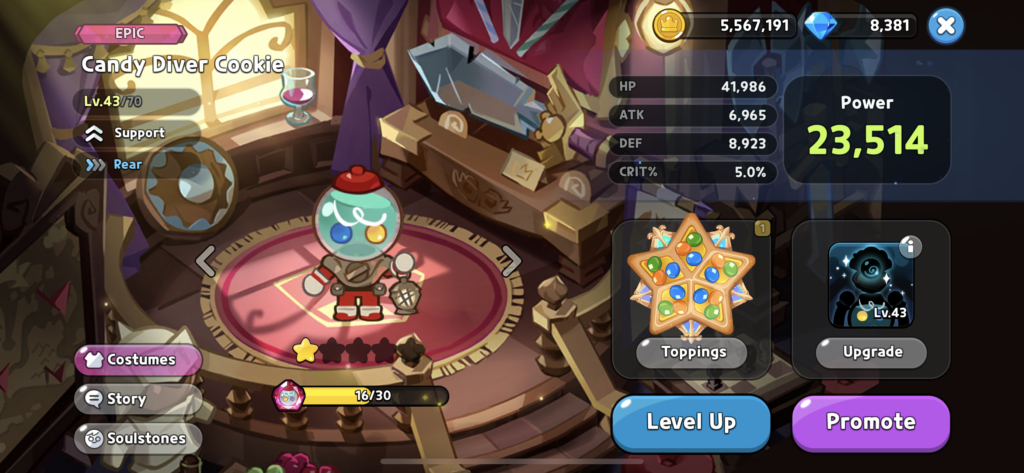Promote Candy Diver Cookie

pos(870,422)
